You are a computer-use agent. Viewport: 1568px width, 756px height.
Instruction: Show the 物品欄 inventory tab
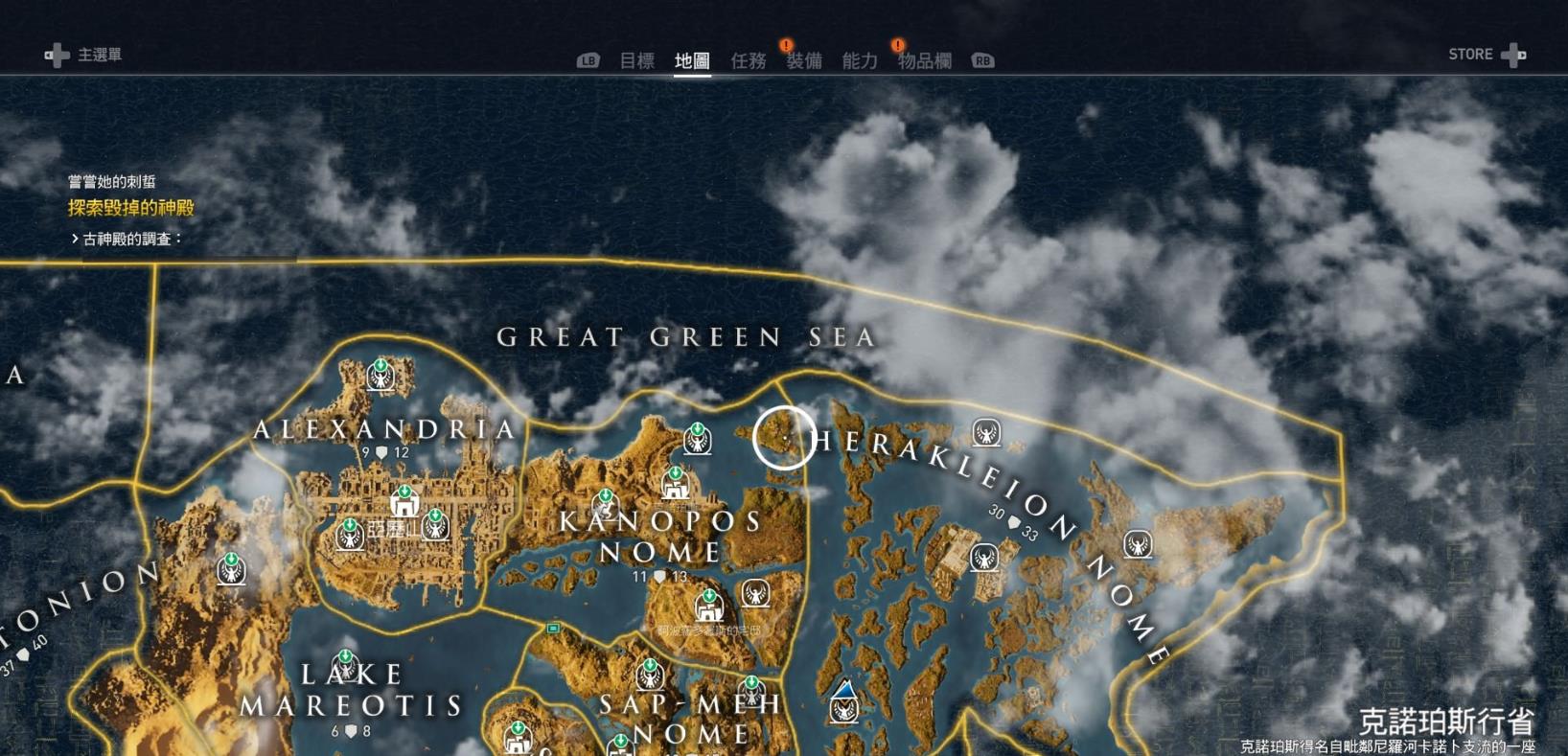(x=924, y=60)
